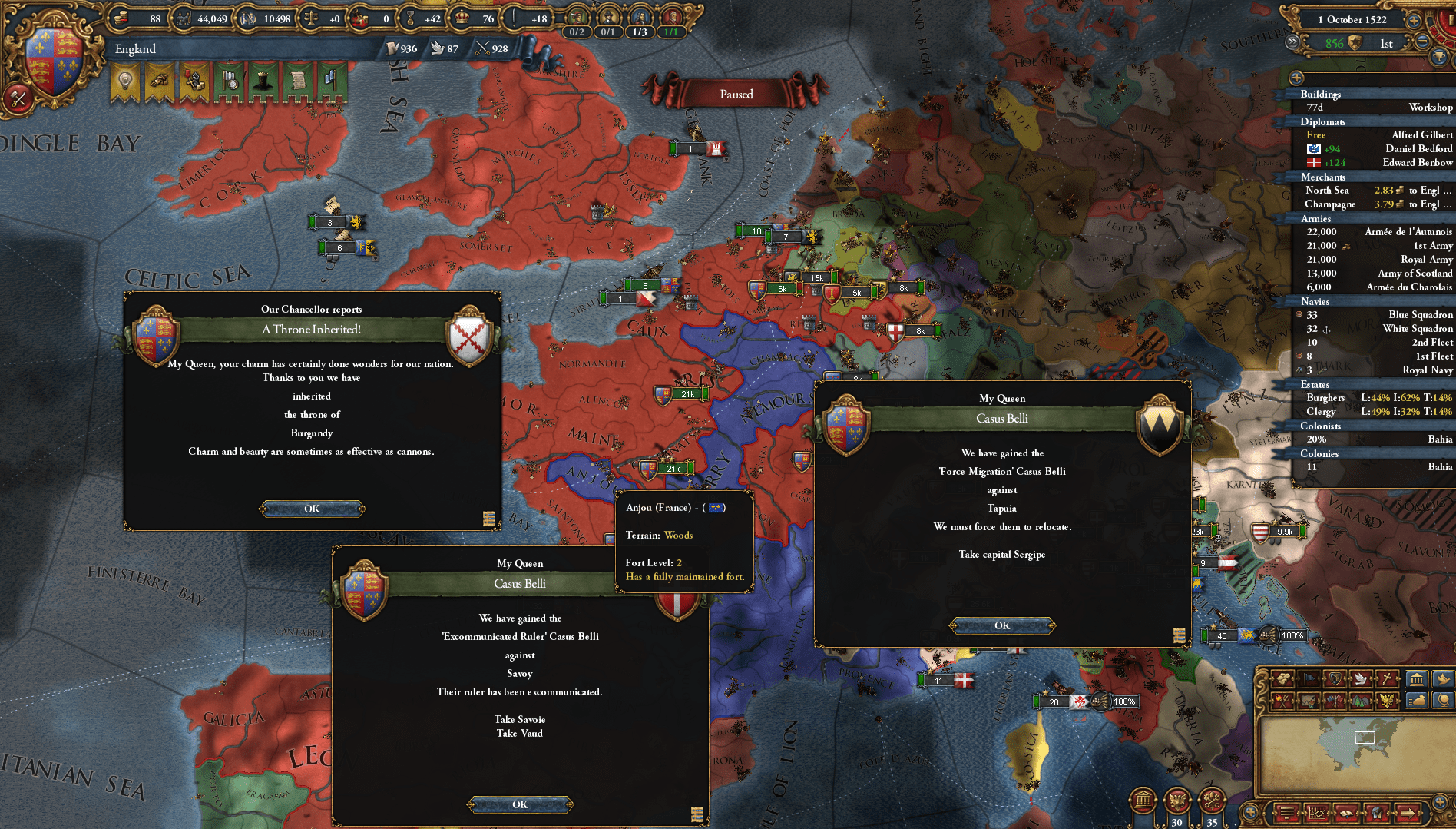Confirm OK on the A Throne Inherited popup

point(312,508)
